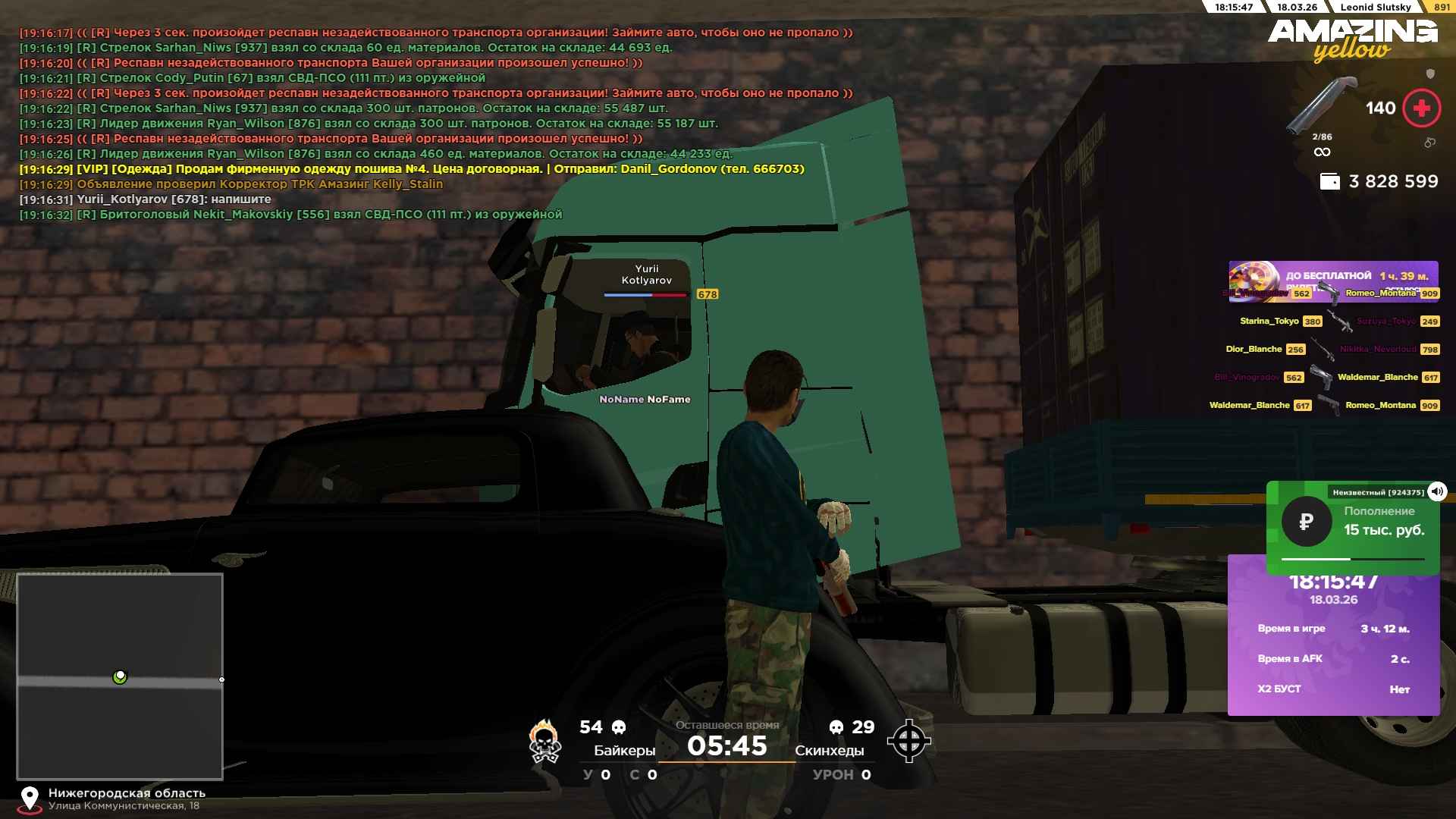Open the wallet money icon

click(x=1330, y=182)
